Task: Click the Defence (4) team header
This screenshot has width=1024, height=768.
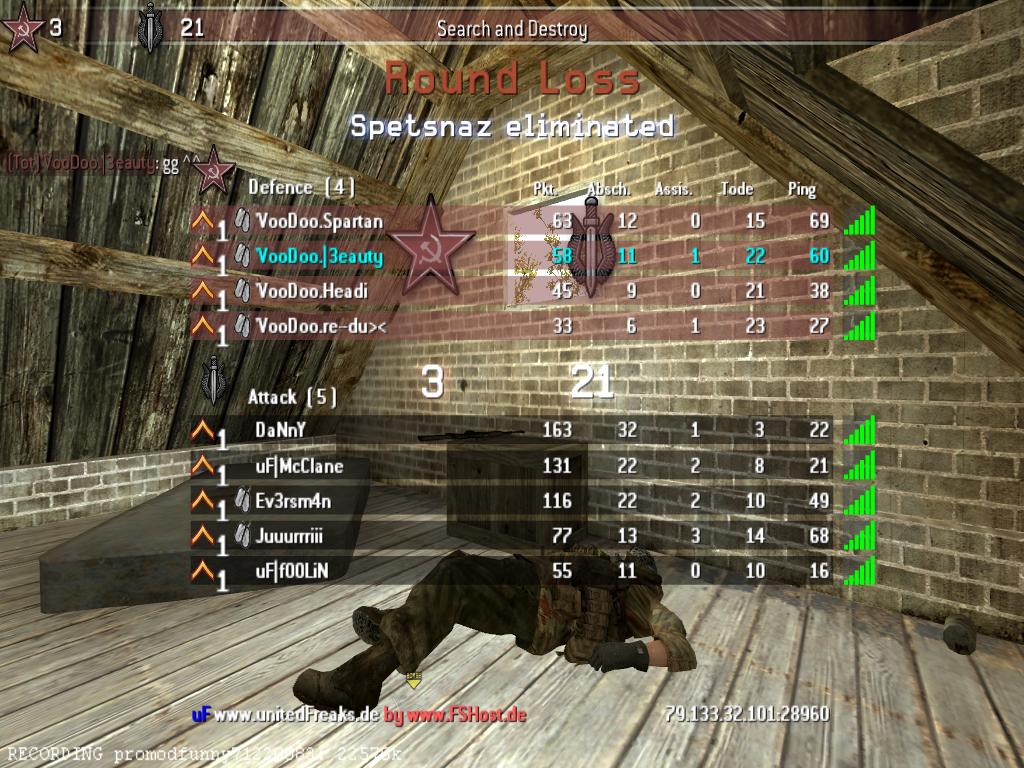Action: click(301, 187)
